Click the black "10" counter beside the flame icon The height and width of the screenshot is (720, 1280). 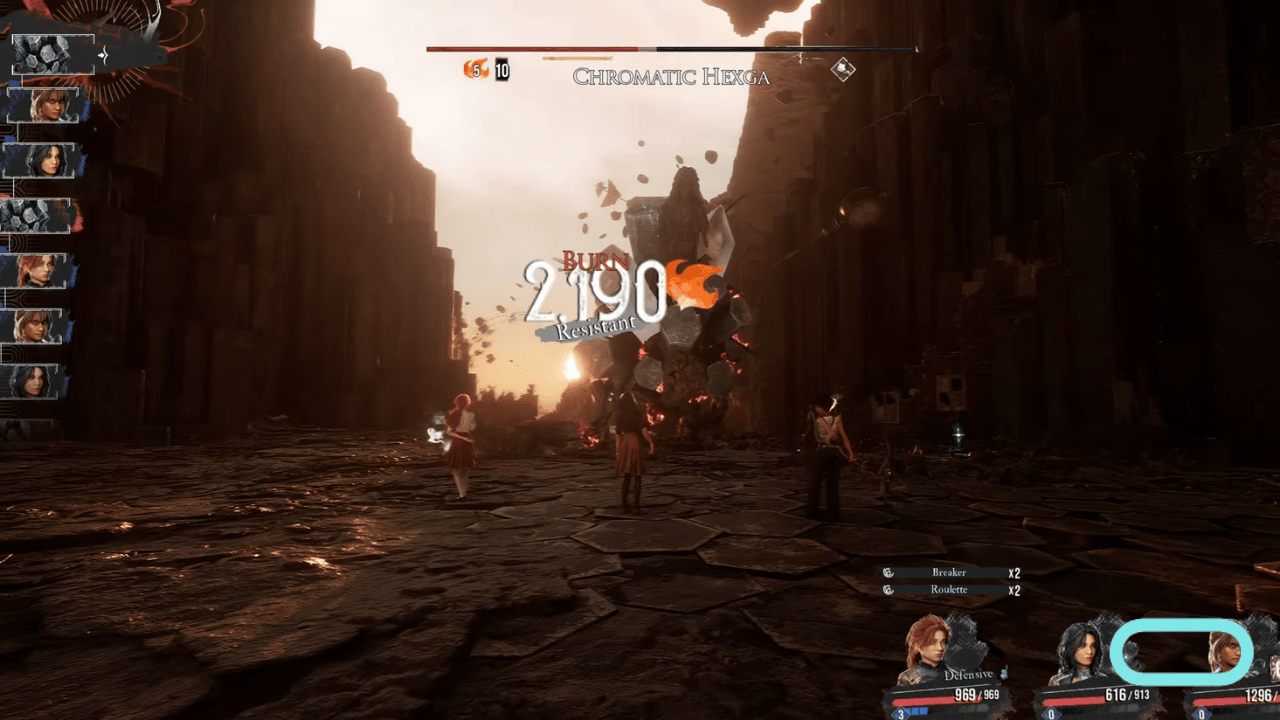click(500, 71)
